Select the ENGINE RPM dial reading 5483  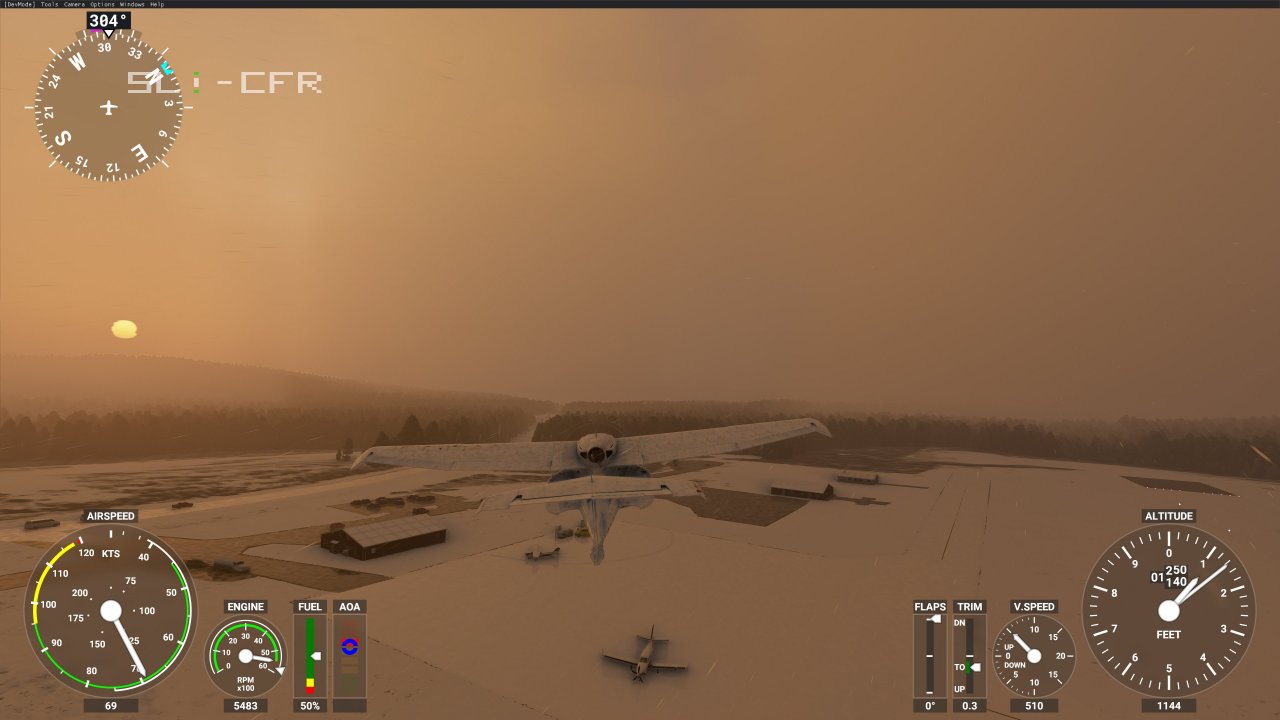(245, 655)
